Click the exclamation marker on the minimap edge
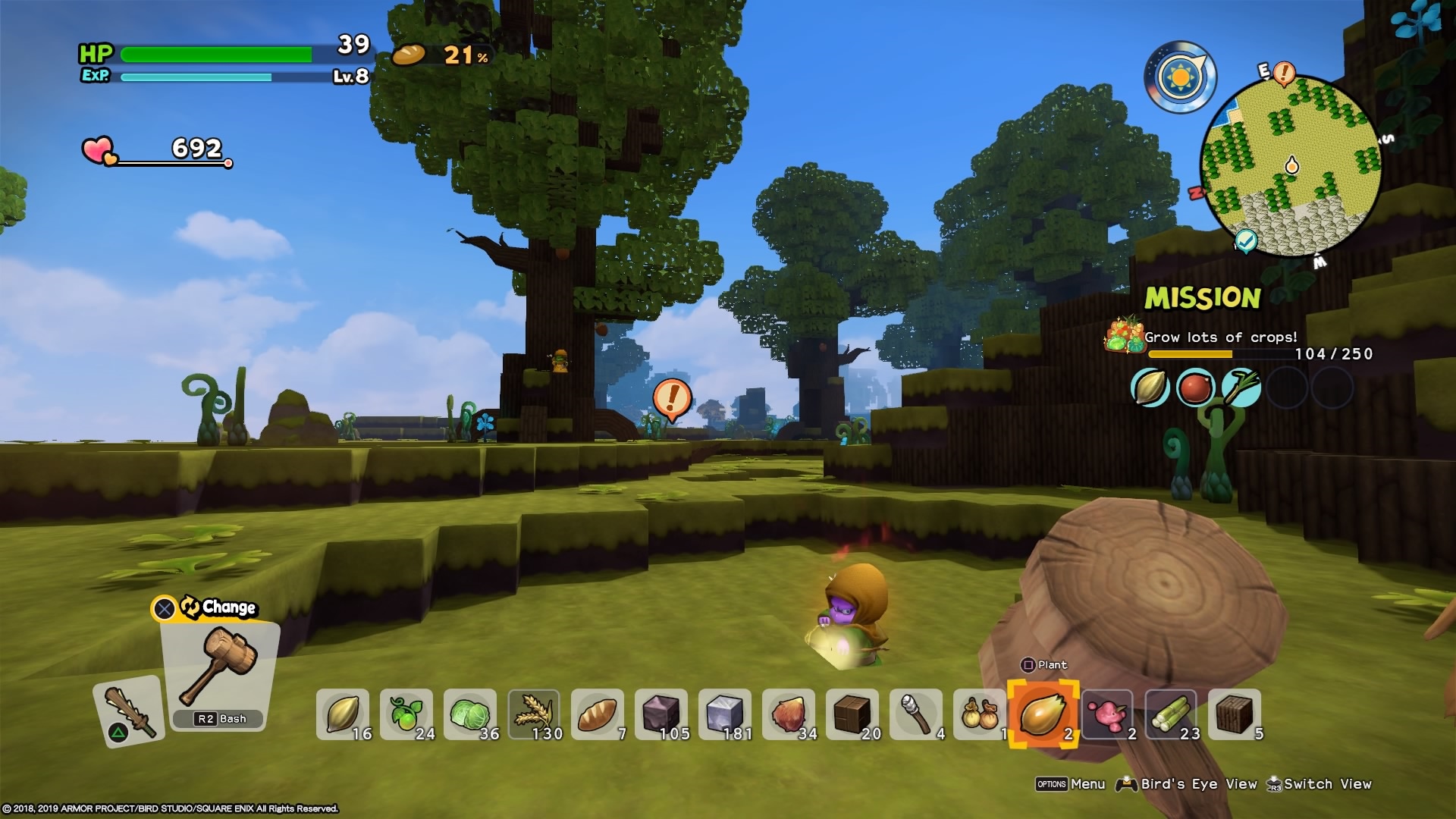 pyautogui.click(x=1283, y=74)
